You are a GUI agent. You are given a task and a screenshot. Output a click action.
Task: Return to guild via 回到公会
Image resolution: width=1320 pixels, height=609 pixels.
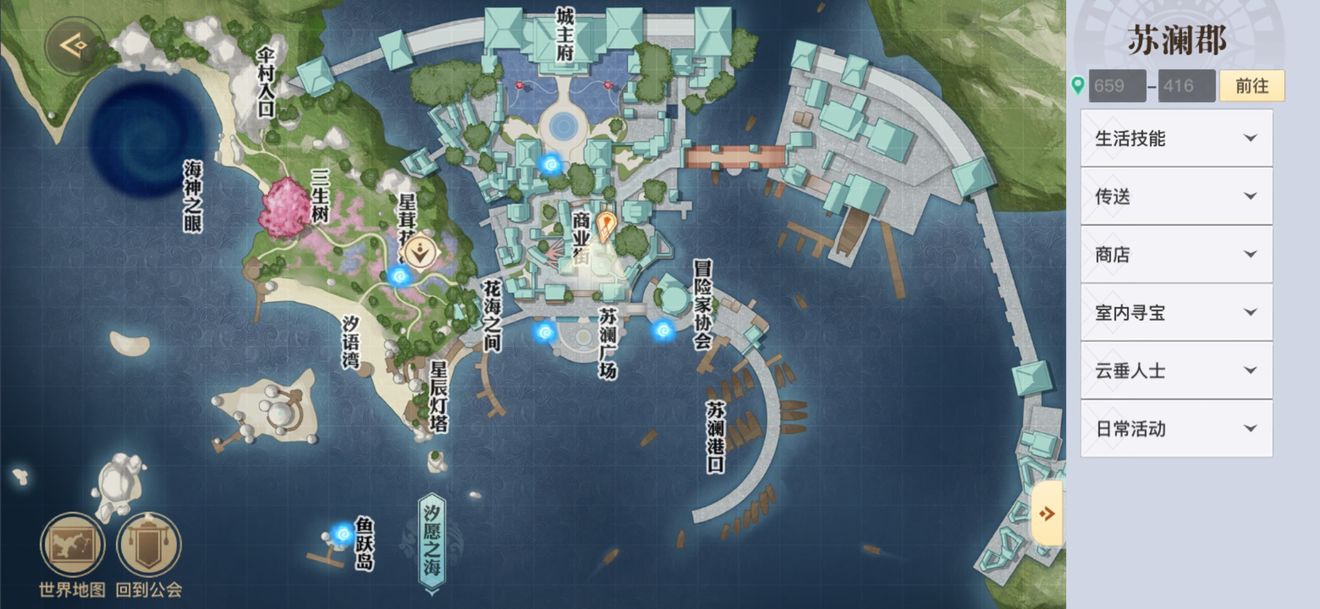pos(149,547)
